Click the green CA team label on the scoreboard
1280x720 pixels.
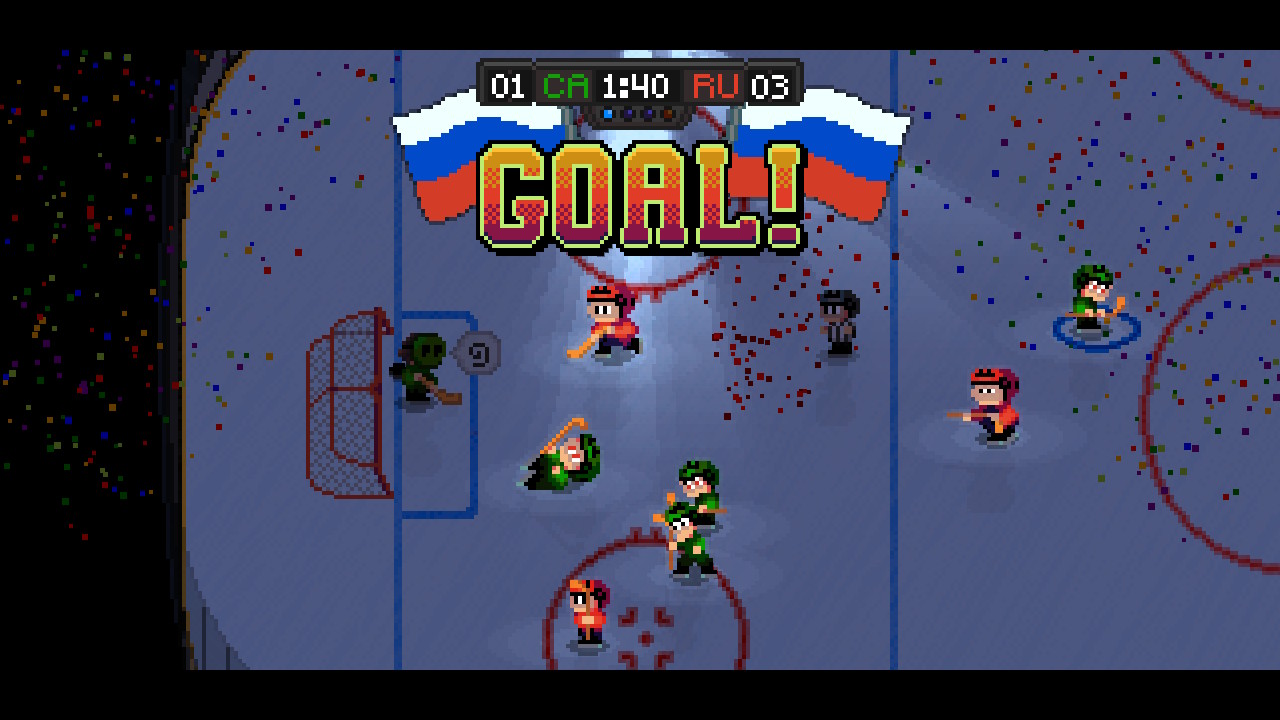tap(565, 86)
